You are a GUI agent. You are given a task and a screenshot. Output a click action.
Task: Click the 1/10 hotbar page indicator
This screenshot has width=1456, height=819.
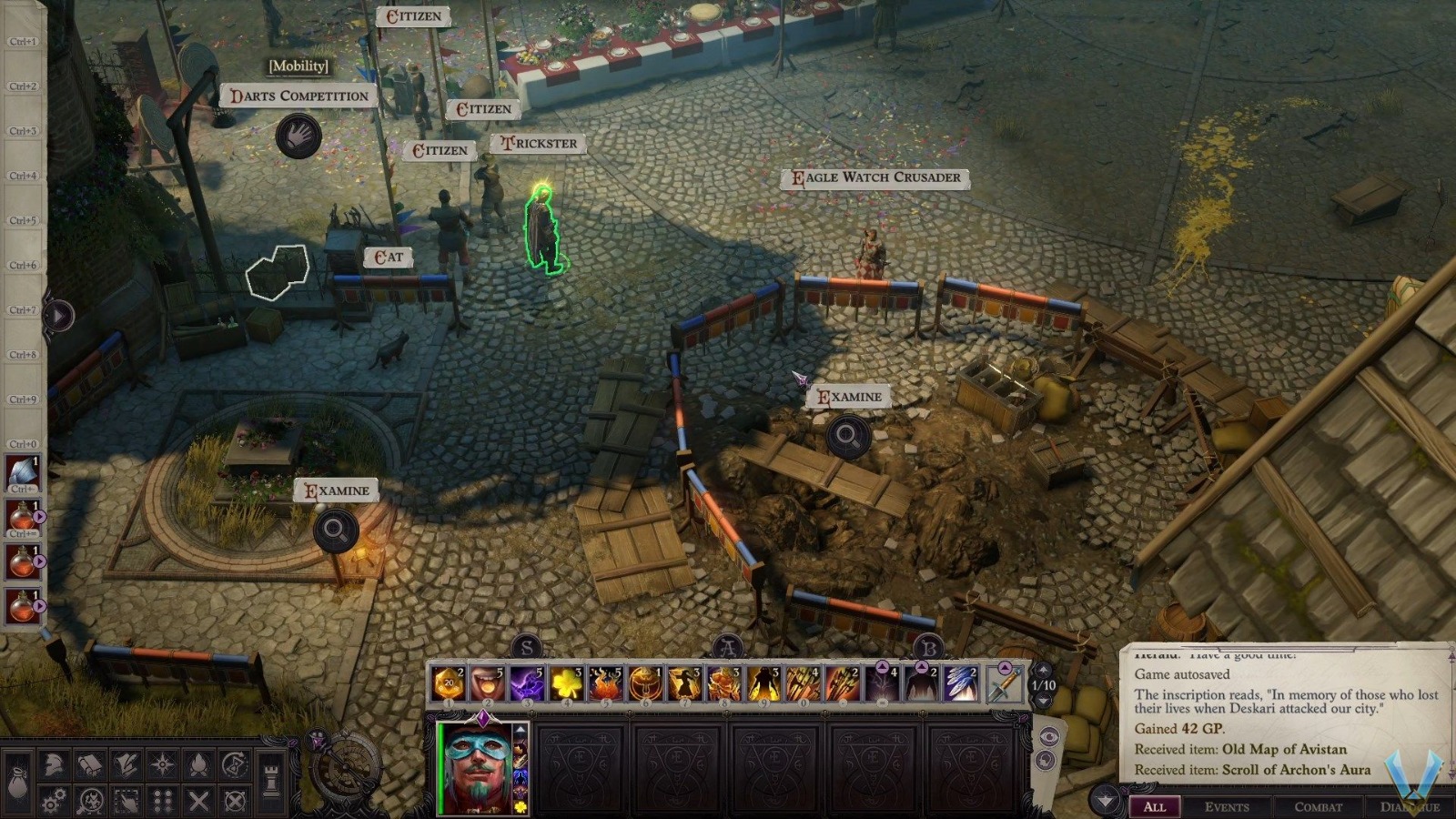pos(1043,684)
